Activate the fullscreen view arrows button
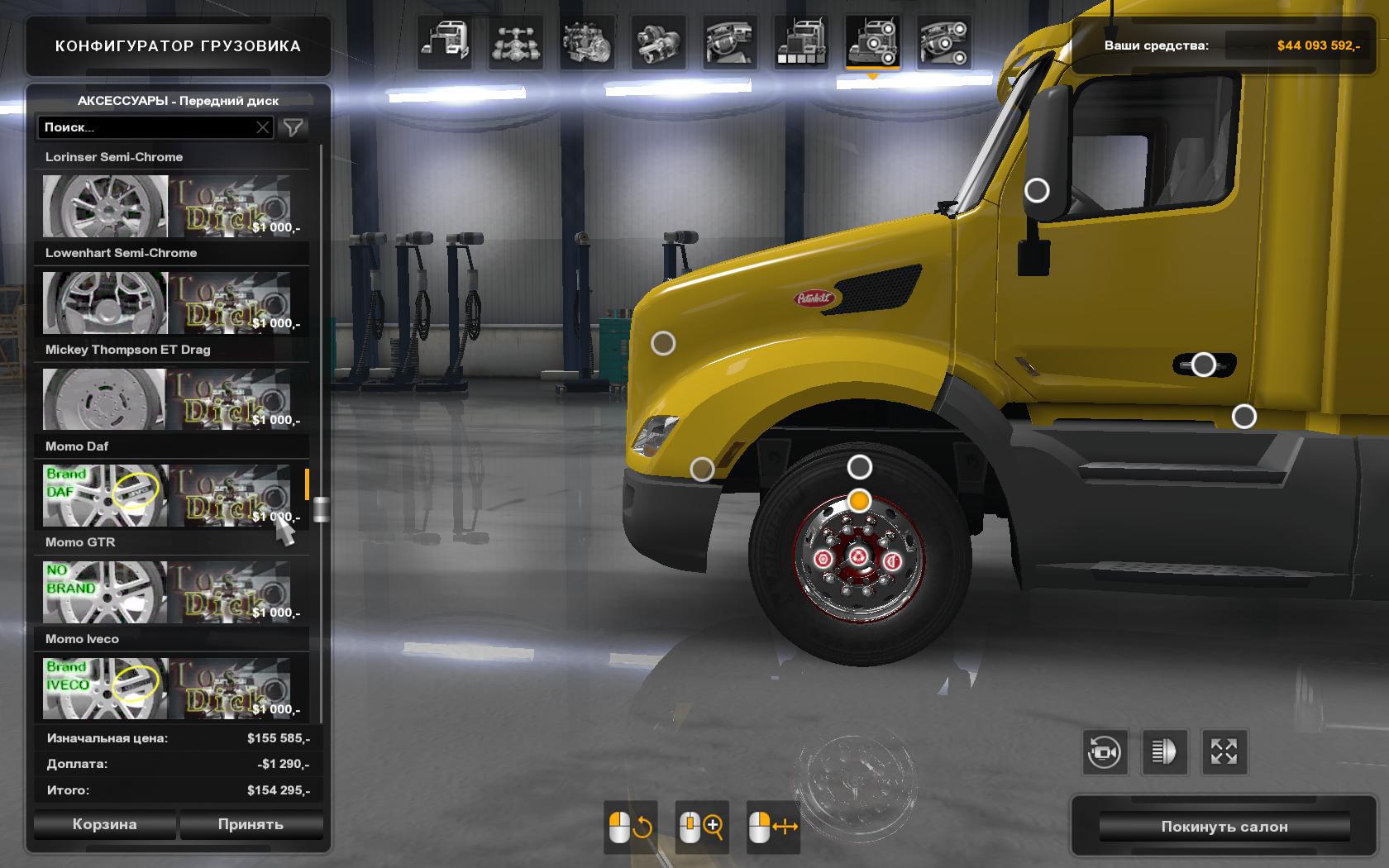 click(1224, 752)
